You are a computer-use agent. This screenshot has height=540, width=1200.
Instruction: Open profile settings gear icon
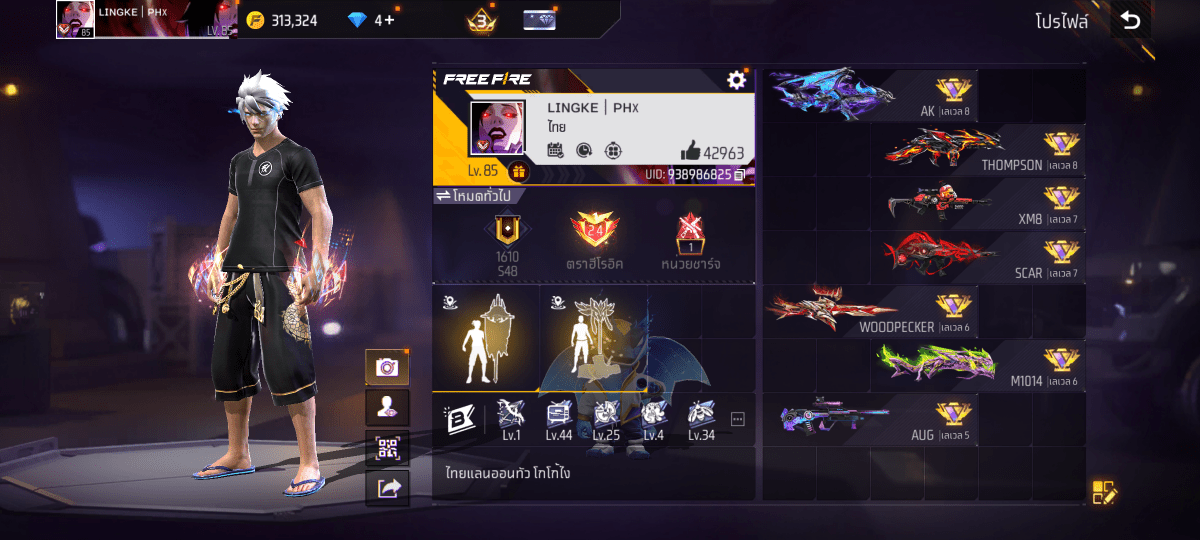737,80
